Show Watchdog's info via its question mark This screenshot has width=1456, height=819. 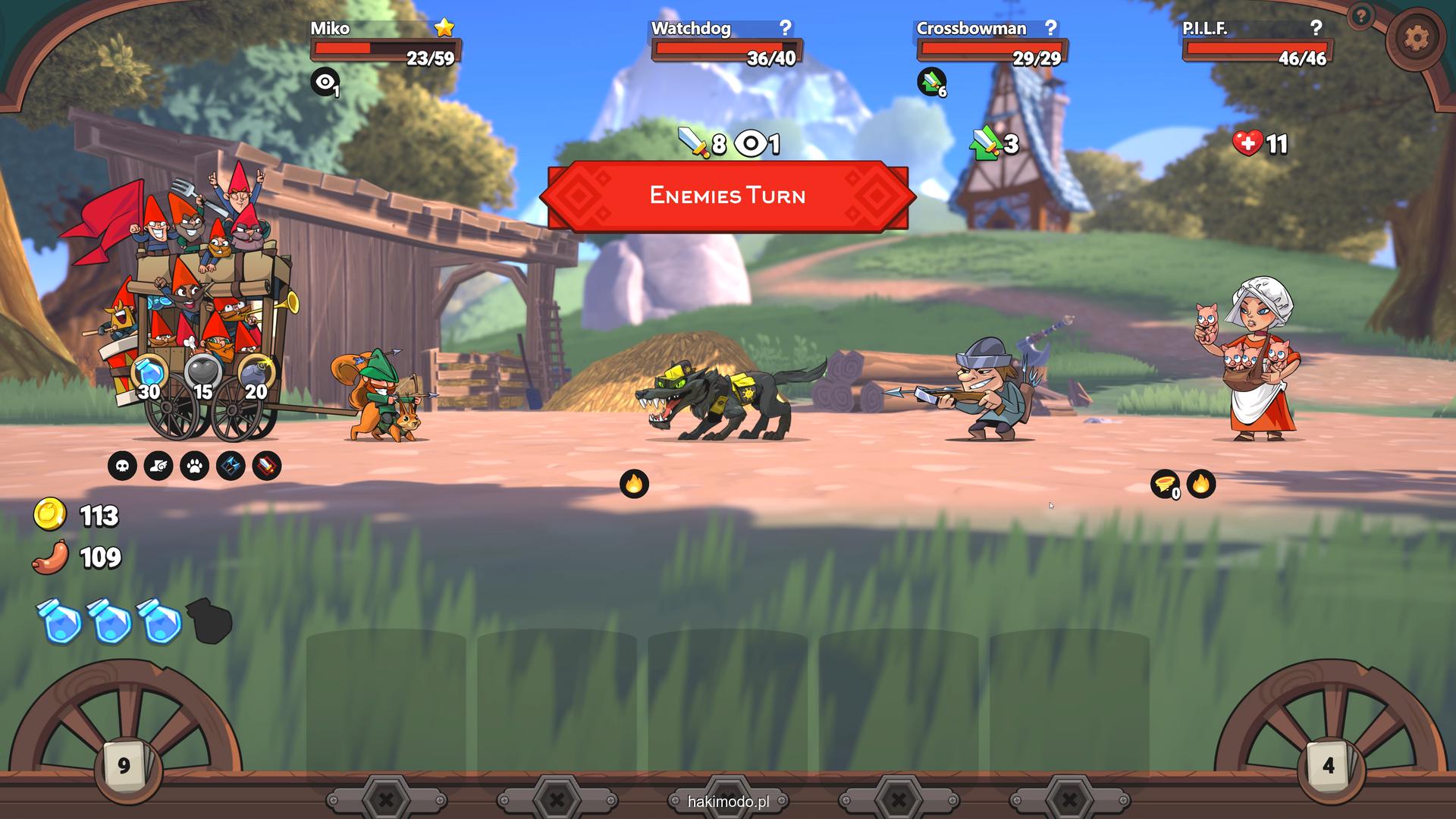coord(785,28)
